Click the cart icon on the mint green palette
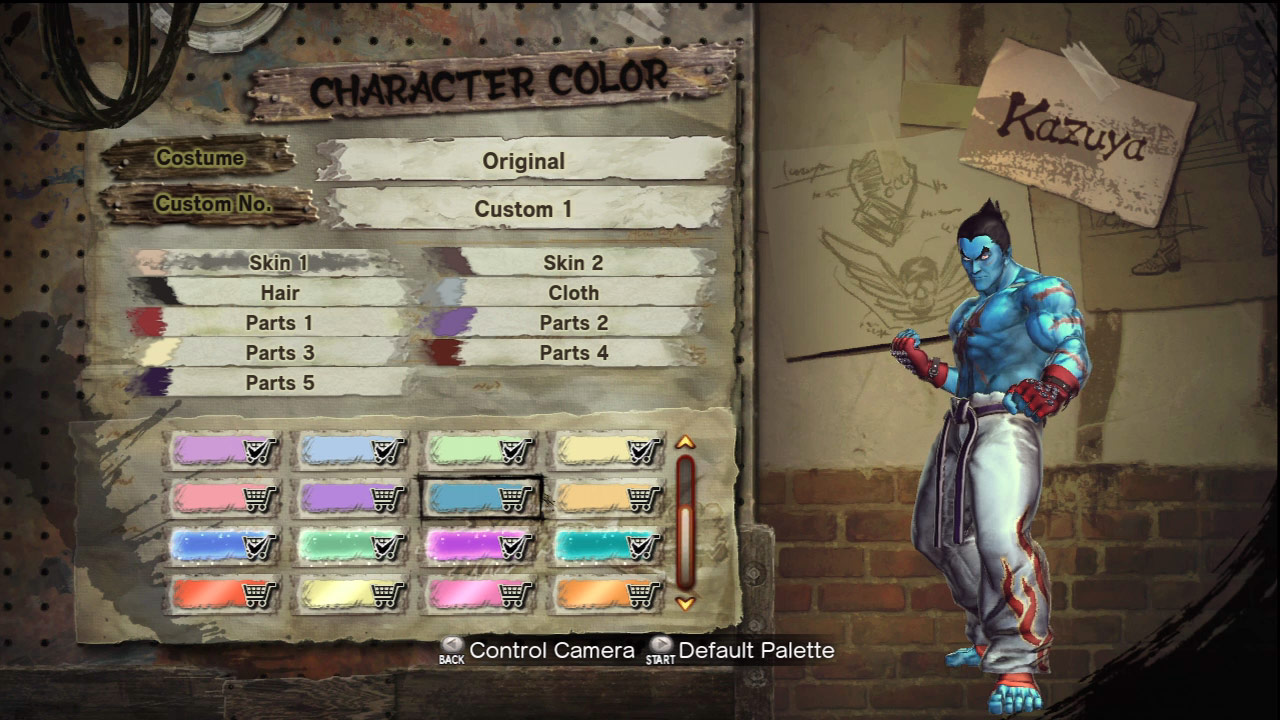 [513, 450]
